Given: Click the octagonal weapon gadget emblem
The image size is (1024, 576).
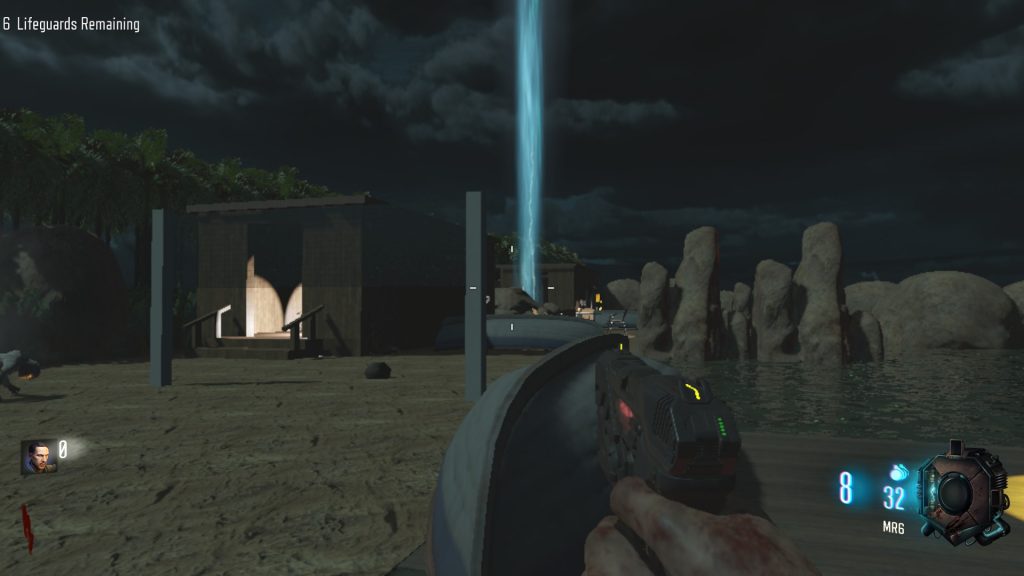Looking at the screenshot, I should coord(958,491).
